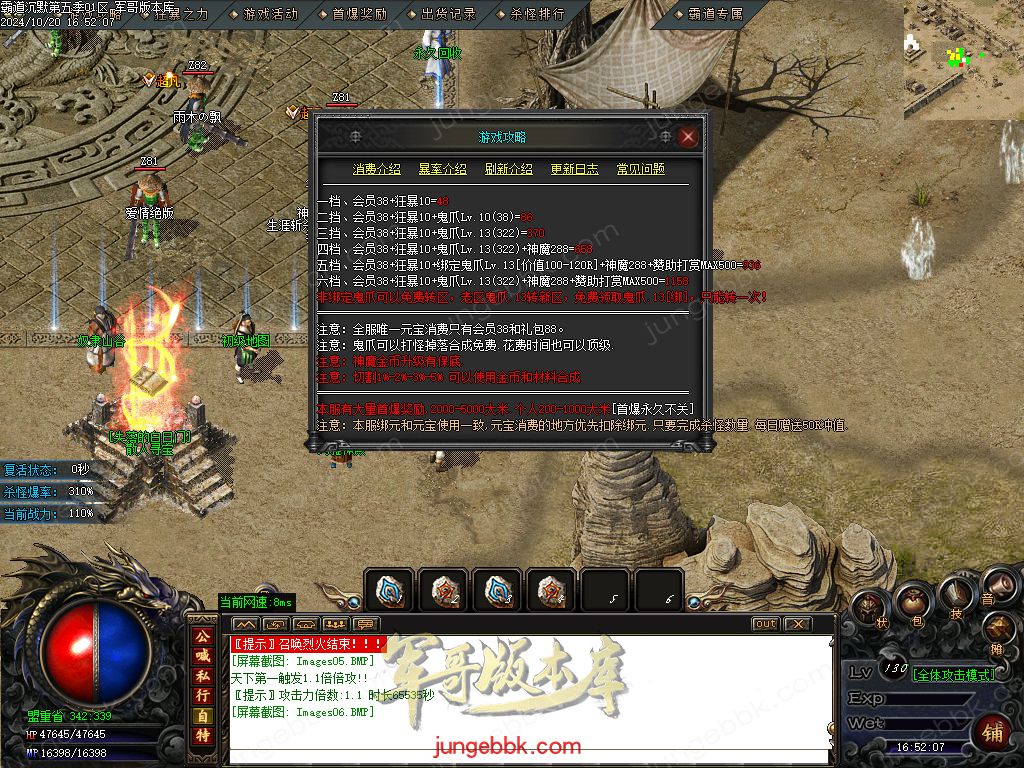1024x768 pixels.
Task: Open the 常见问题 guide section
Action: click(x=640, y=169)
